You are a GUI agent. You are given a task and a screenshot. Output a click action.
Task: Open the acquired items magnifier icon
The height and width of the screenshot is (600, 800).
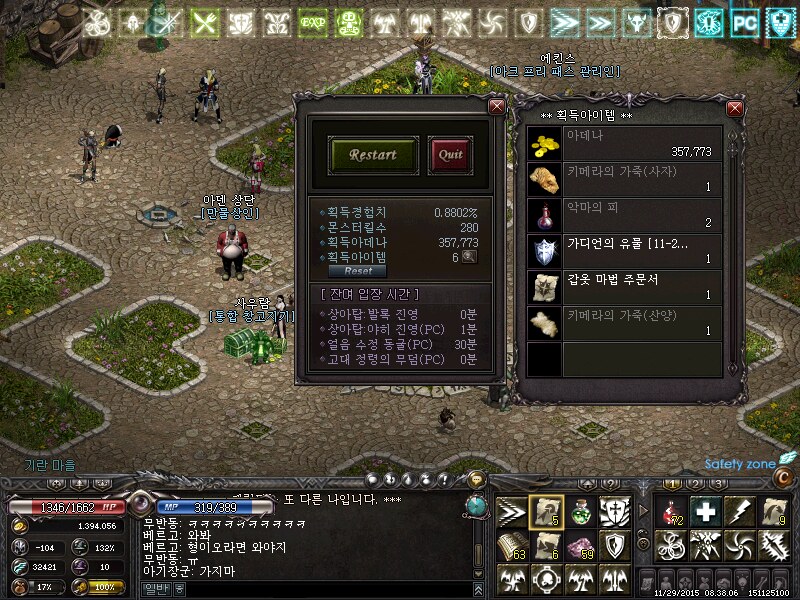click(x=468, y=257)
